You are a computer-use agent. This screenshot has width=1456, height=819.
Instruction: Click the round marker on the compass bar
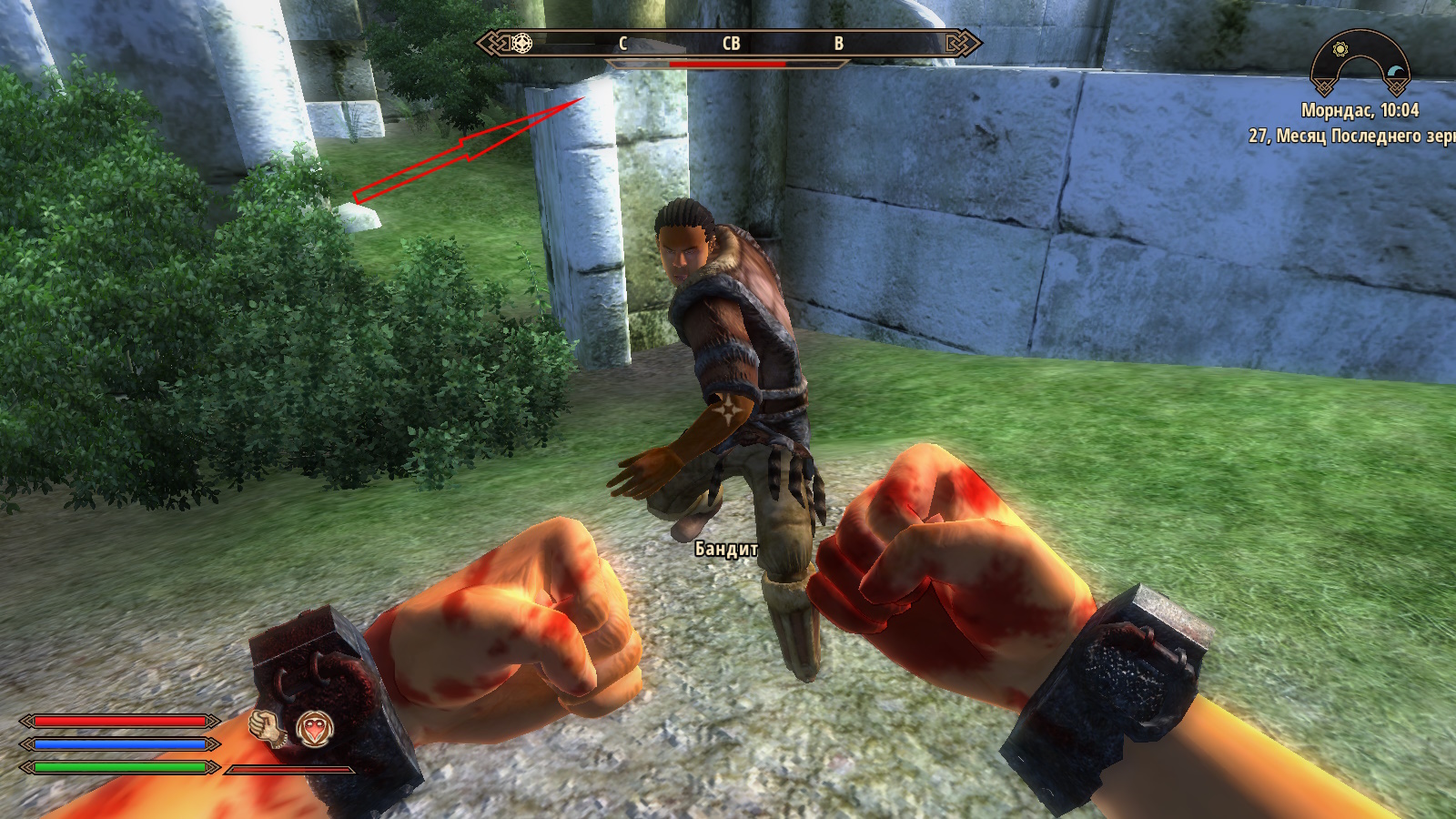521,43
